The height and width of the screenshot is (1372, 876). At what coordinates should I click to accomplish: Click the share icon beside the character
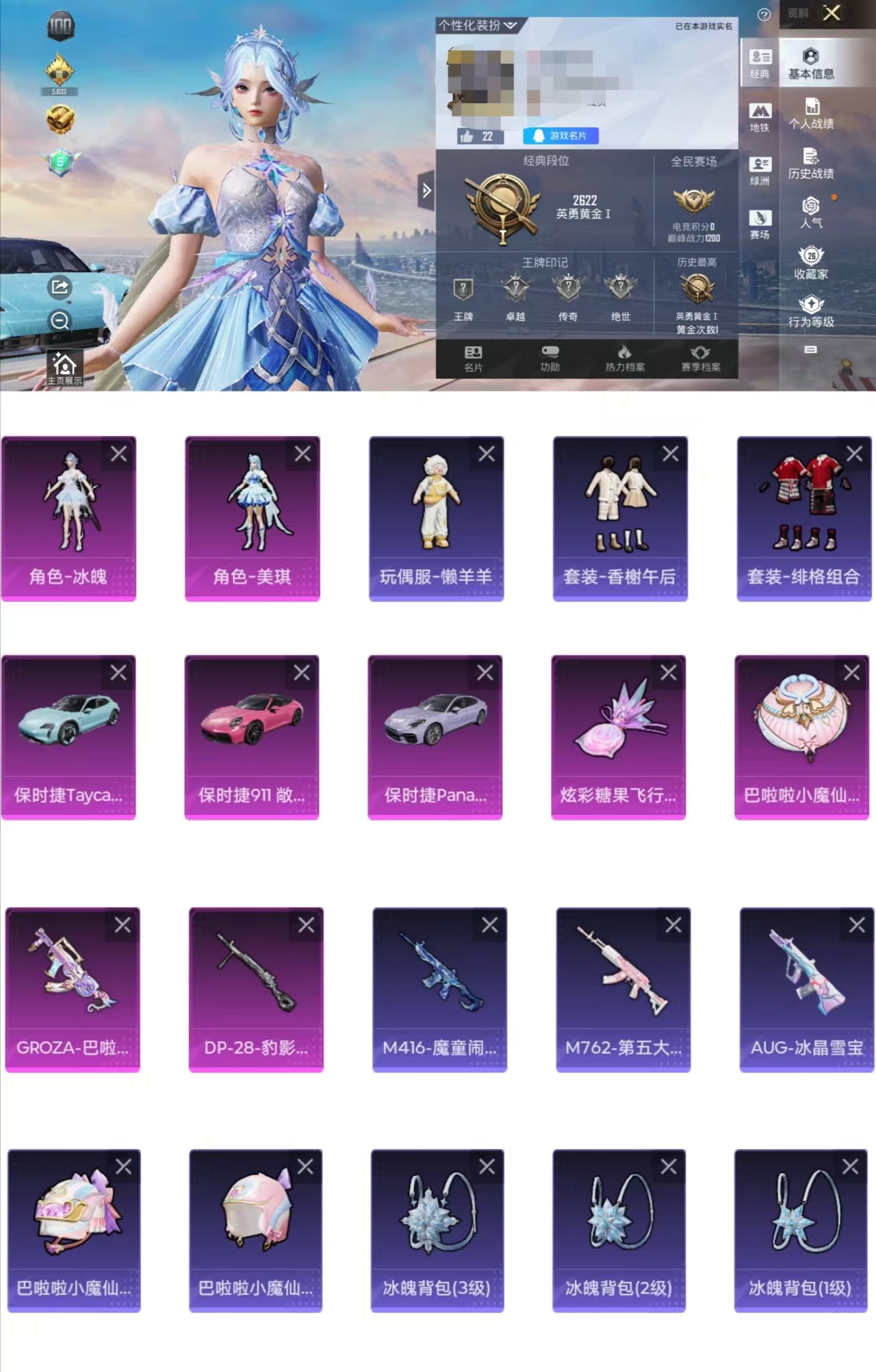[59, 287]
